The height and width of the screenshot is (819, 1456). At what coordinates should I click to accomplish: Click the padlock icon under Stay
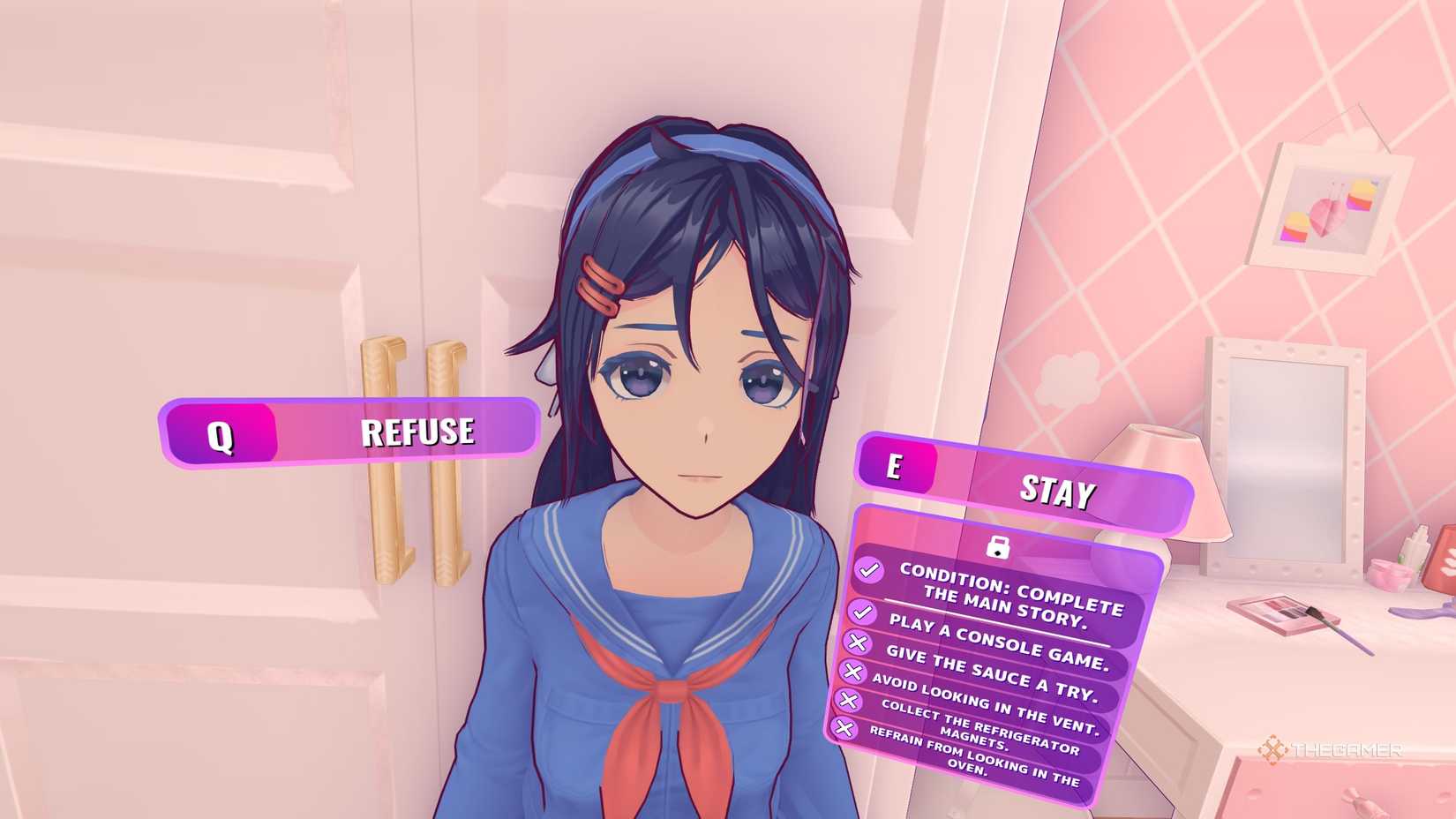tap(997, 547)
